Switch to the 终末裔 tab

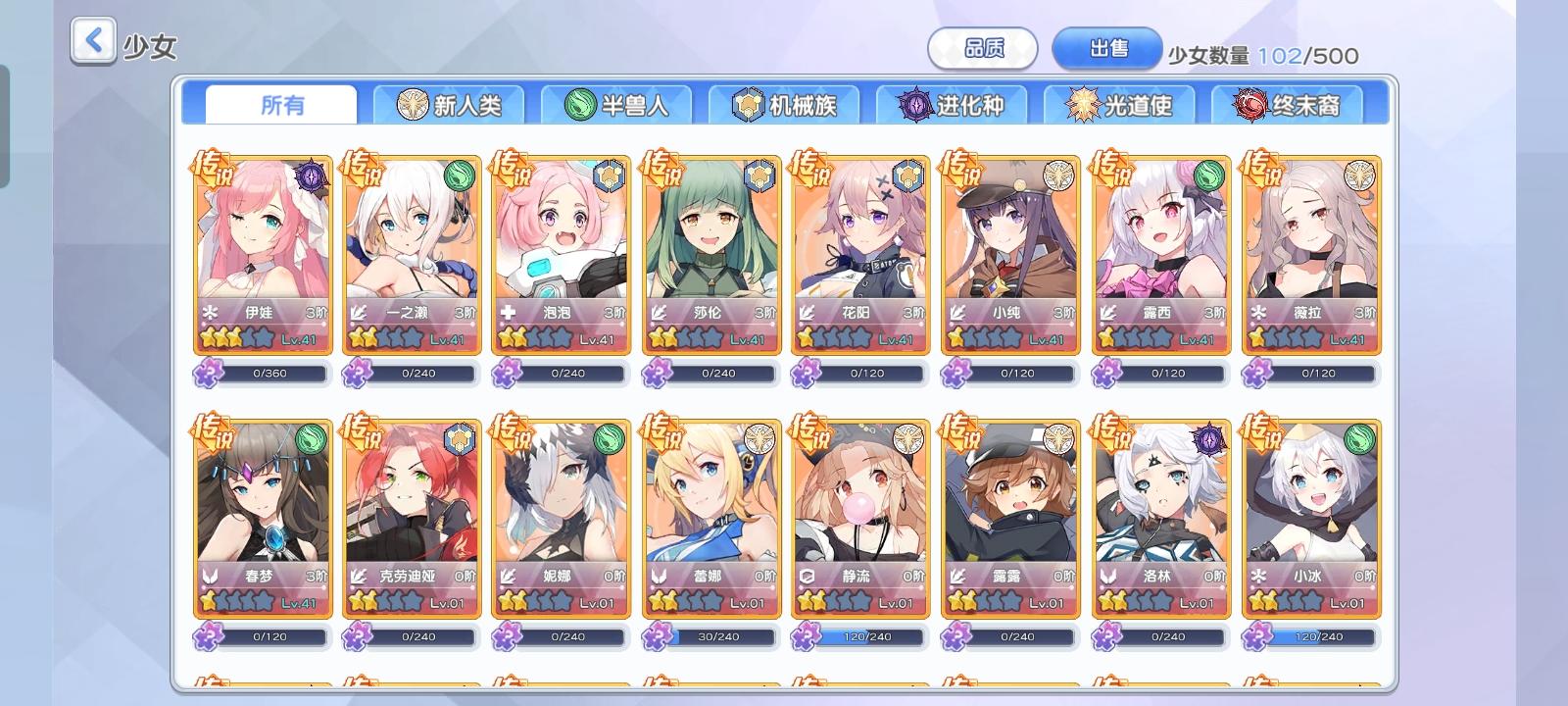(1287, 103)
